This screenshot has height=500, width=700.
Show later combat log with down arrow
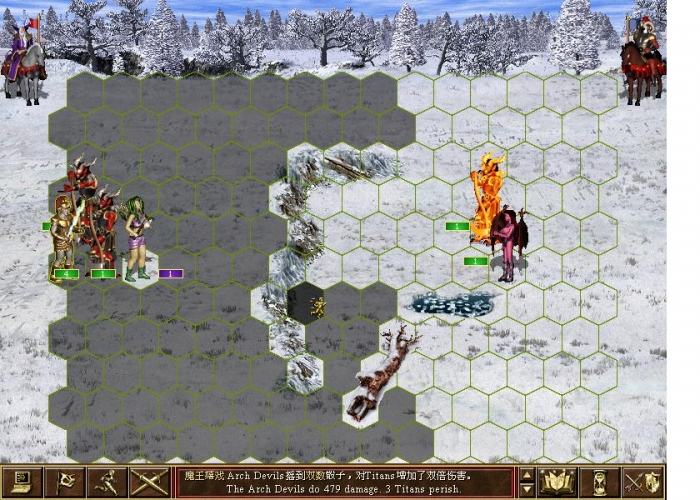pyautogui.click(x=526, y=491)
